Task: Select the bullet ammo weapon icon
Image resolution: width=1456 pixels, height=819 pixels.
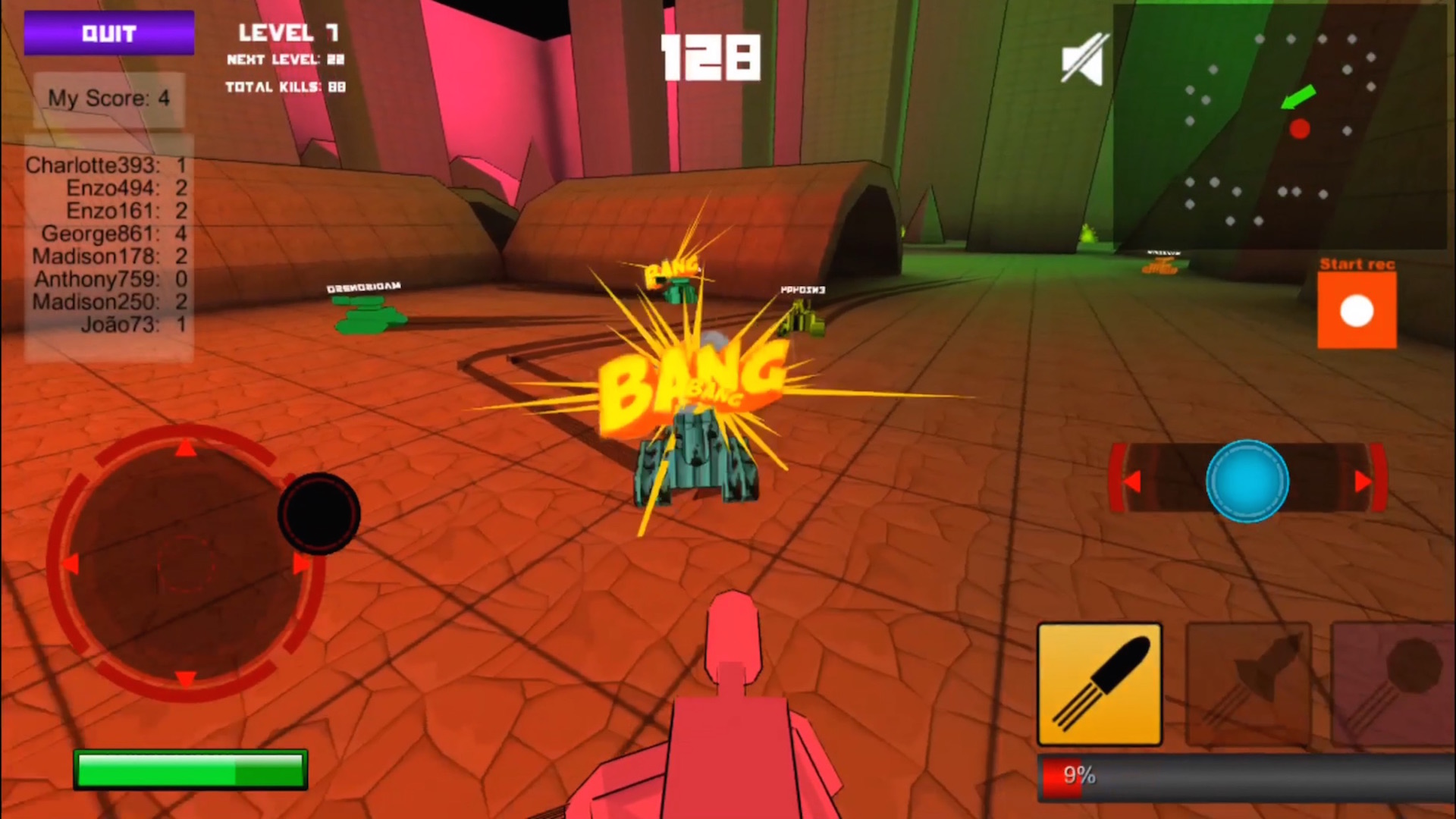Action: tap(1099, 685)
